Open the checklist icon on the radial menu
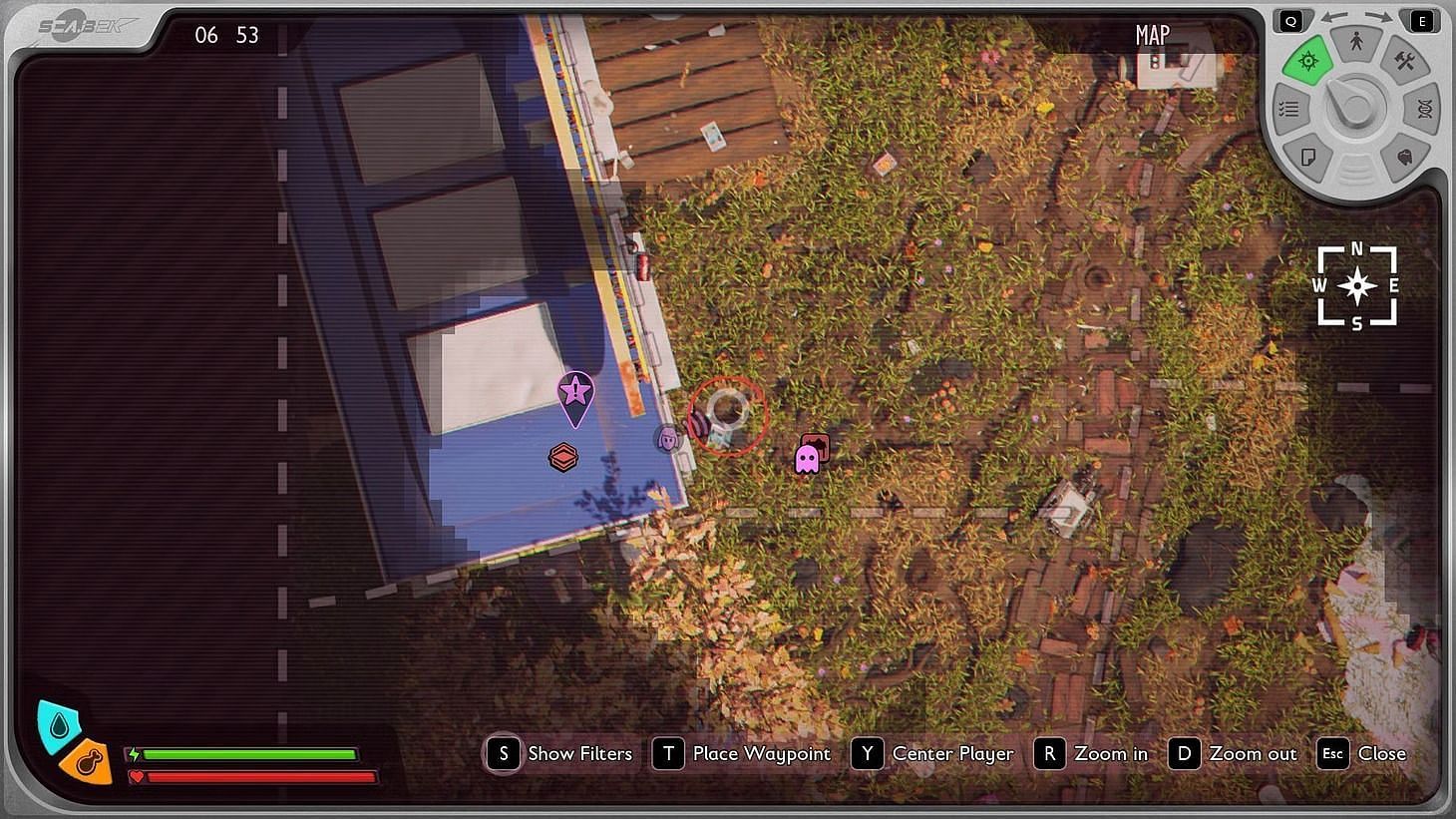The image size is (1456, 819). click(1289, 108)
